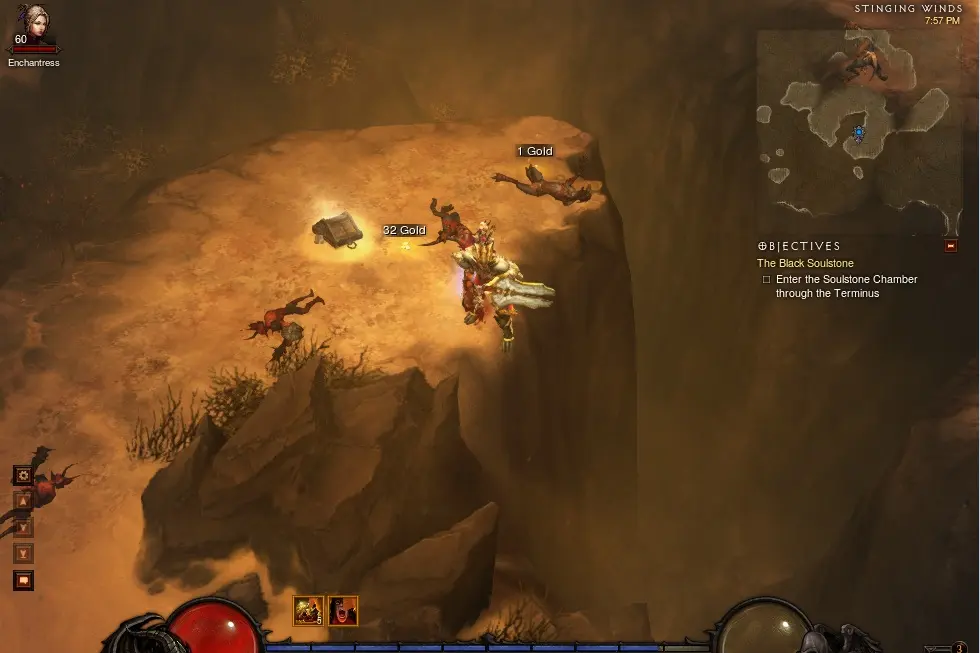Open the chat speech bubble button

(23, 580)
